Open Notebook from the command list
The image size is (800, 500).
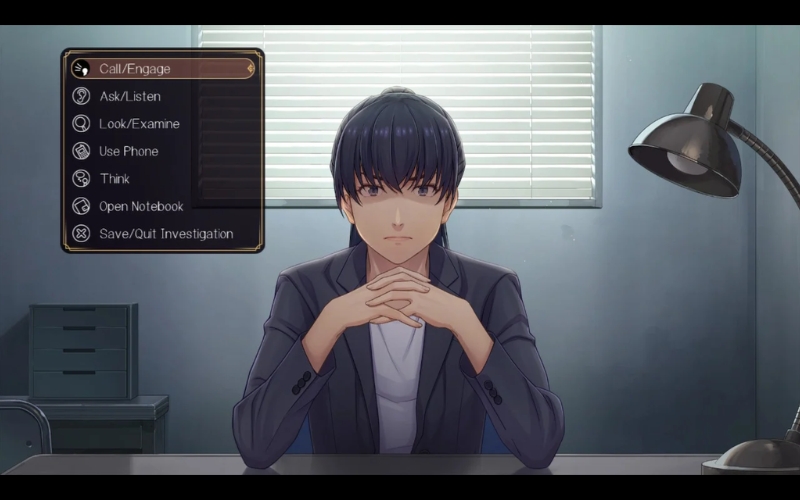click(x=141, y=206)
